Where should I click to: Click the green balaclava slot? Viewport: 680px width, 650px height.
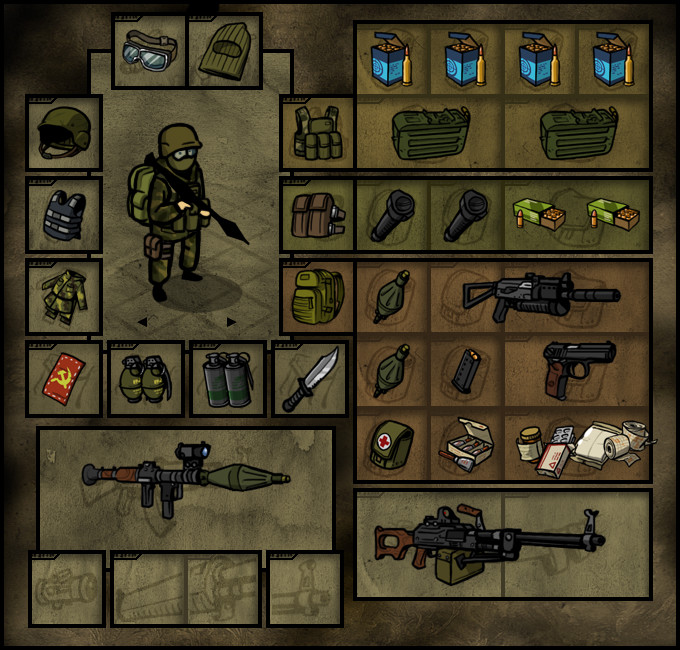(224, 51)
